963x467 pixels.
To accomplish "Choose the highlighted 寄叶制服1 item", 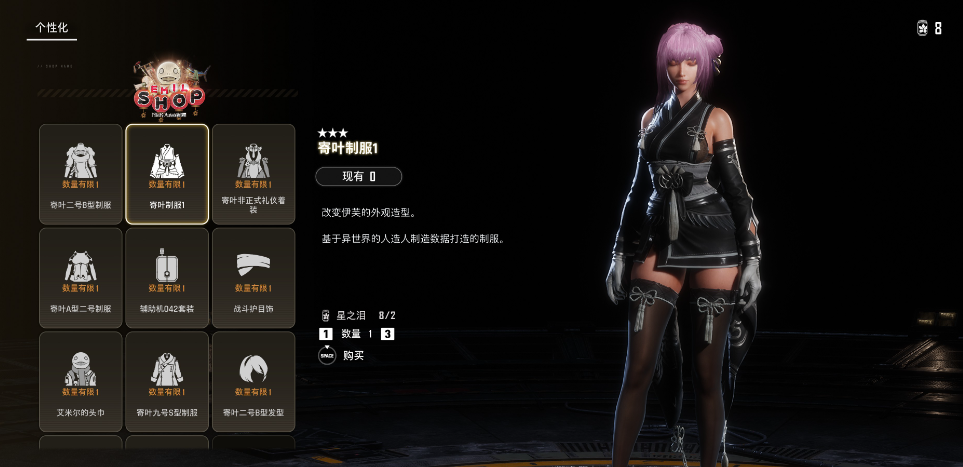I will coord(167,173).
